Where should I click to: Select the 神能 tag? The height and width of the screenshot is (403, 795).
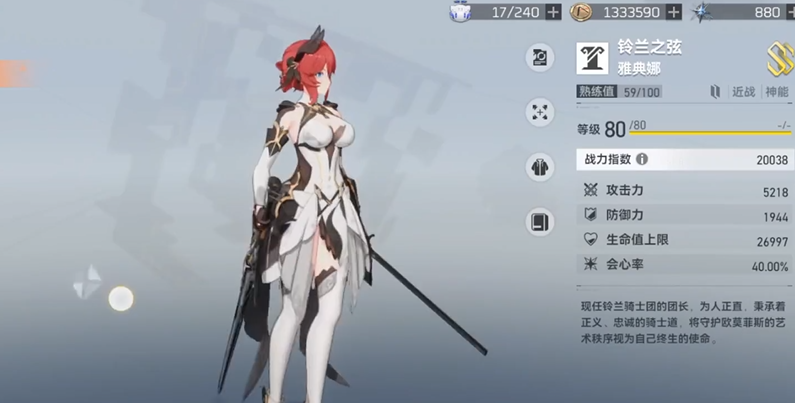pyautogui.click(x=776, y=92)
